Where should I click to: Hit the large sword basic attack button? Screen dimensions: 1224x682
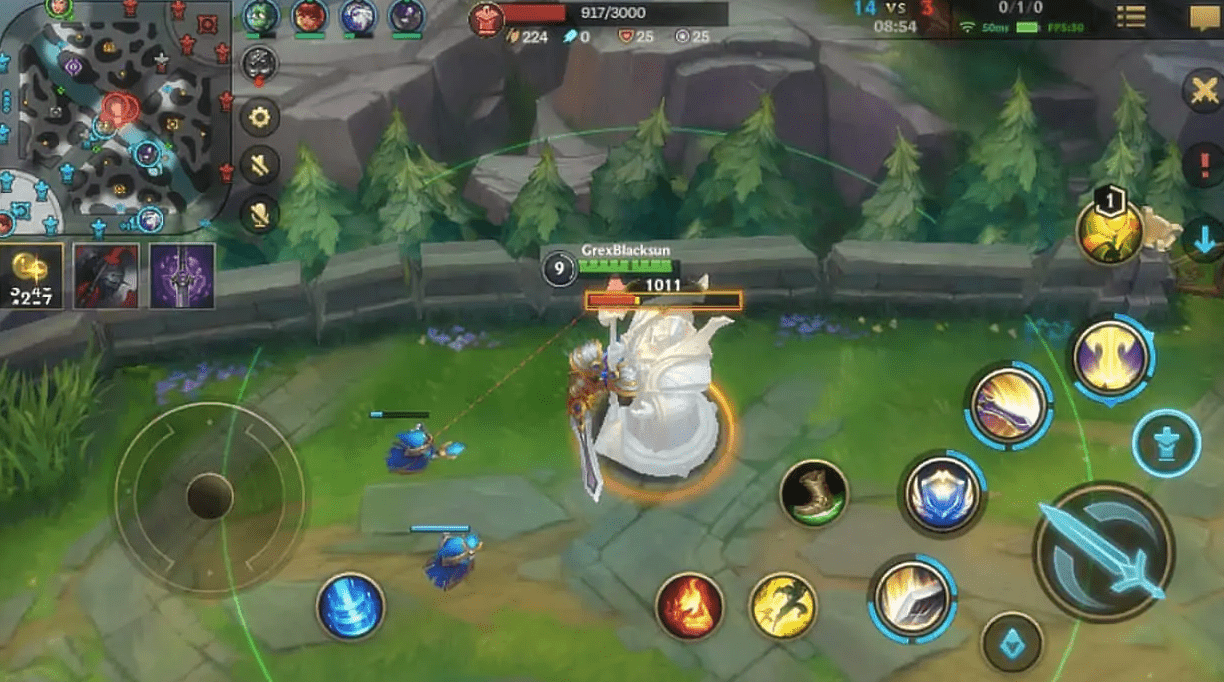(x=1103, y=552)
